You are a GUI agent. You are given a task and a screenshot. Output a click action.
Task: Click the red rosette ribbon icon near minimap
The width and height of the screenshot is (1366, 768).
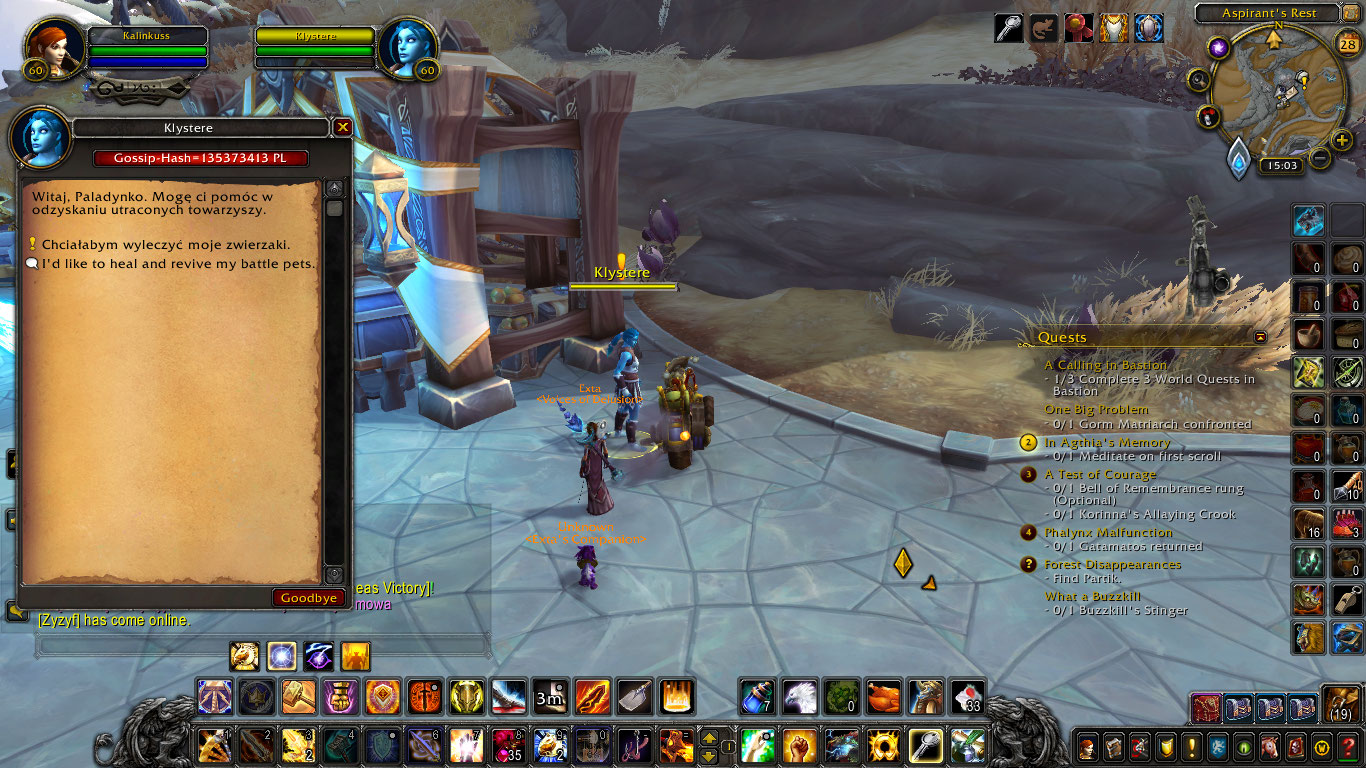tap(1080, 28)
